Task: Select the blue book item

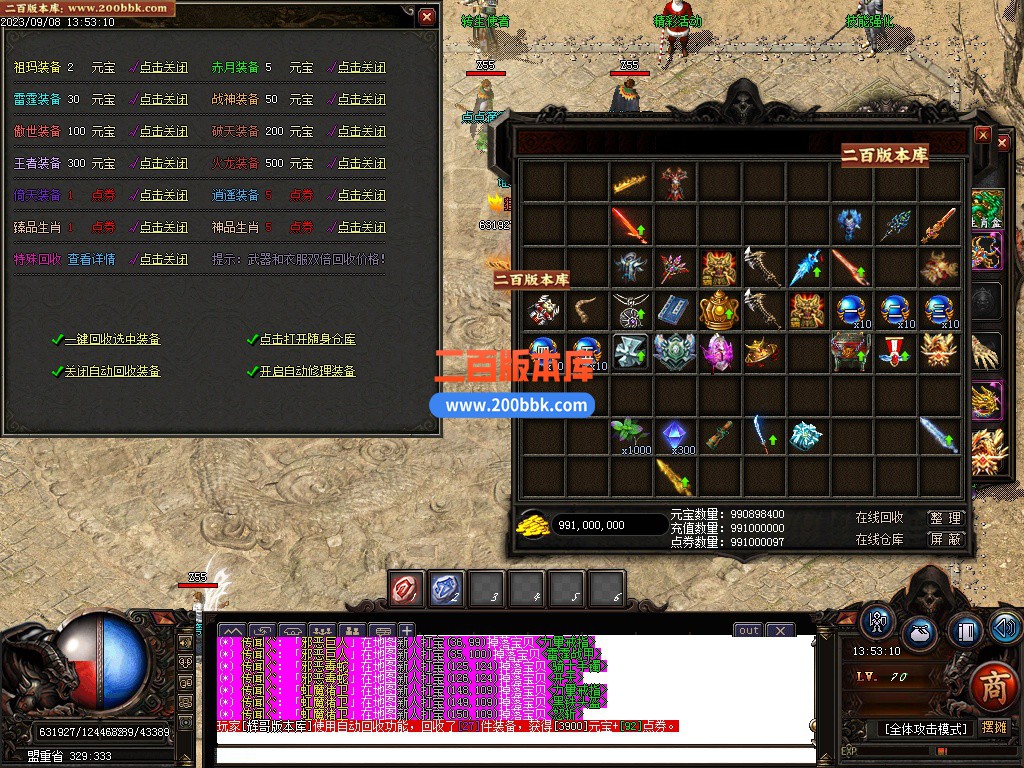Action: [675, 308]
